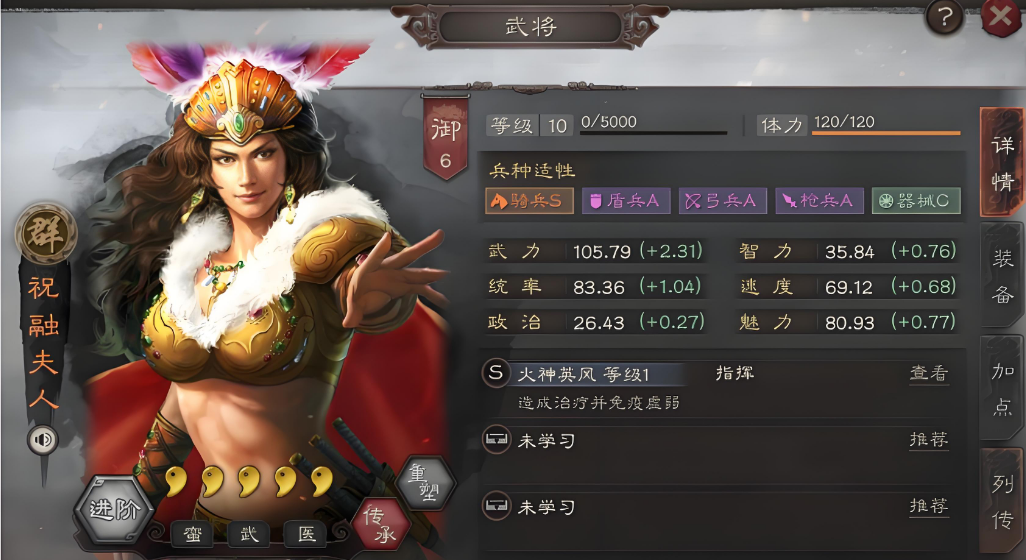
Task: View the 火神英风 skill with 查看
Action: click(x=928, y=374)
